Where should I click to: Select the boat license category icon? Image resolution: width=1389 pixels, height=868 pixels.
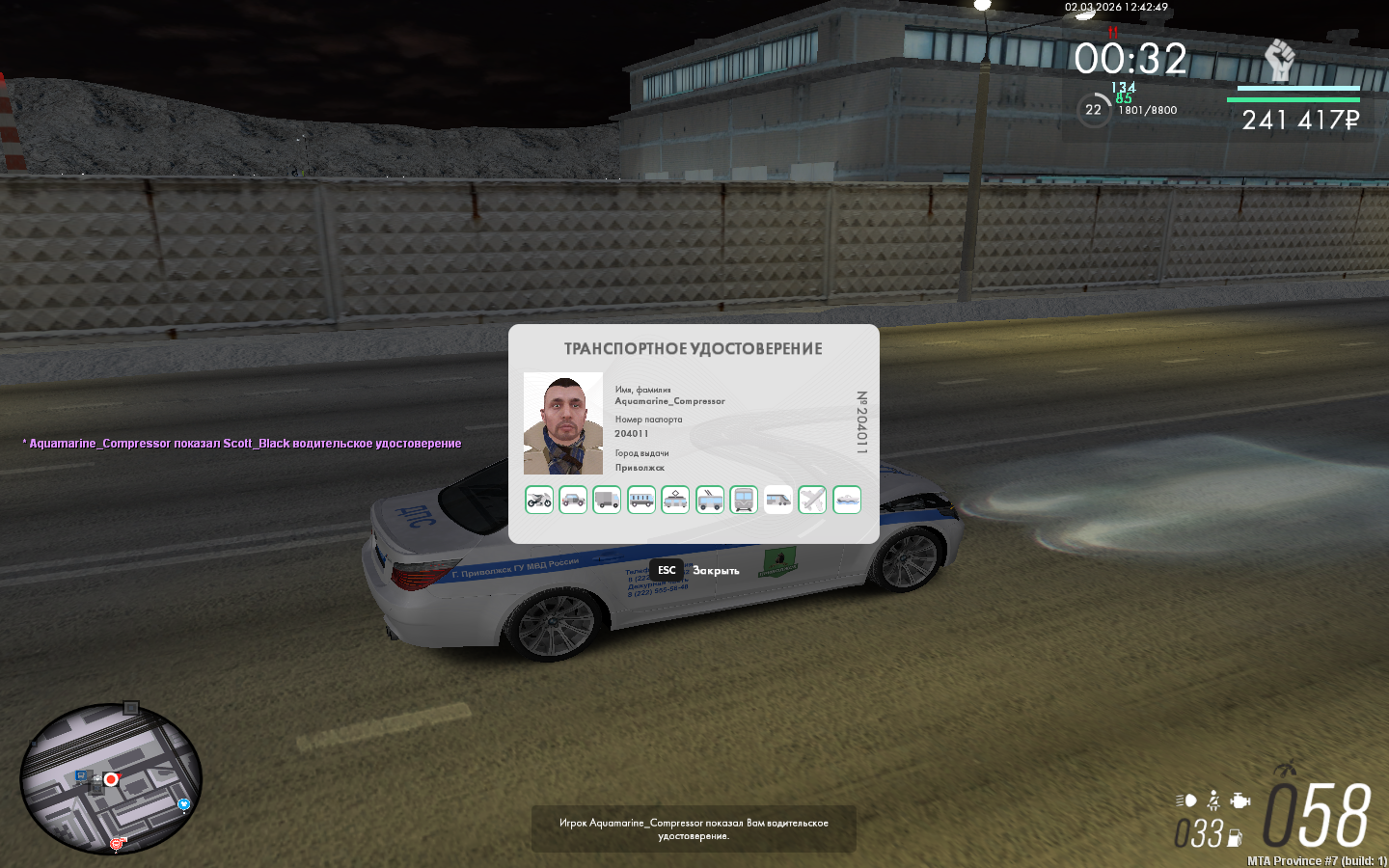tap(847, 500)
